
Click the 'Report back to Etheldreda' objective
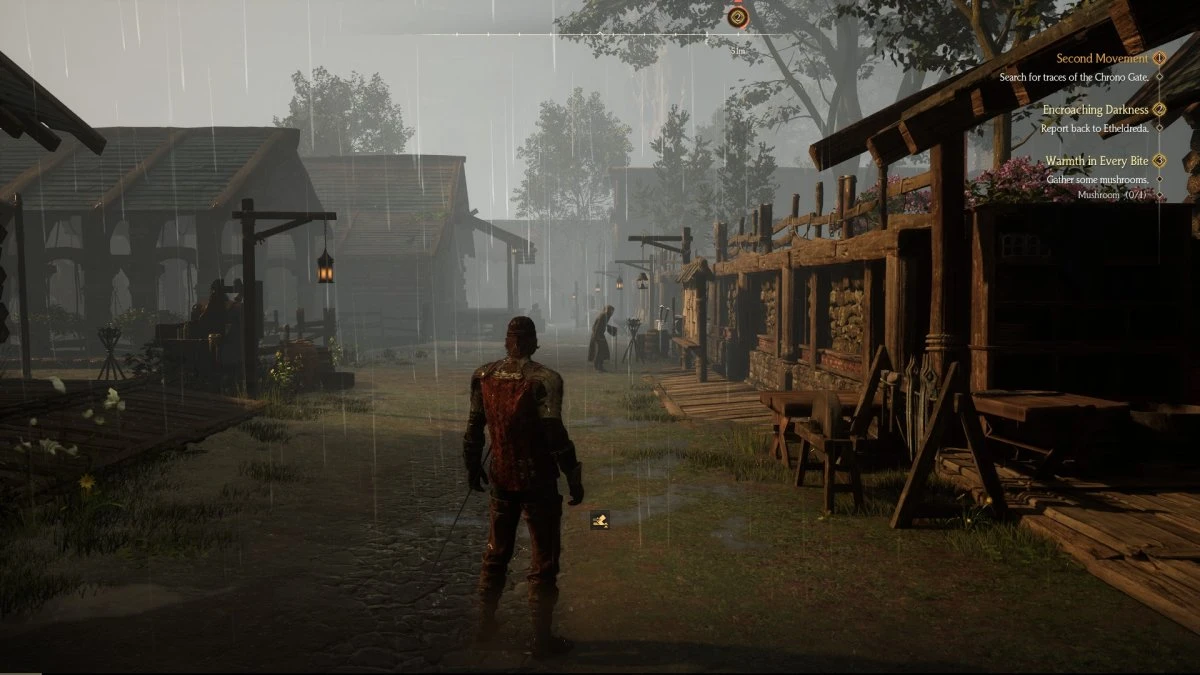click(1095, 127)
